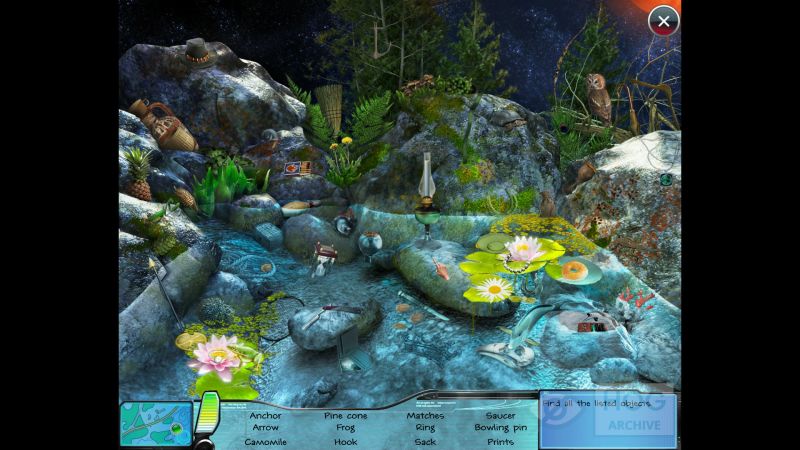Open the map in the bottom corner
This screenshot has width=800, height=450.
155,422
